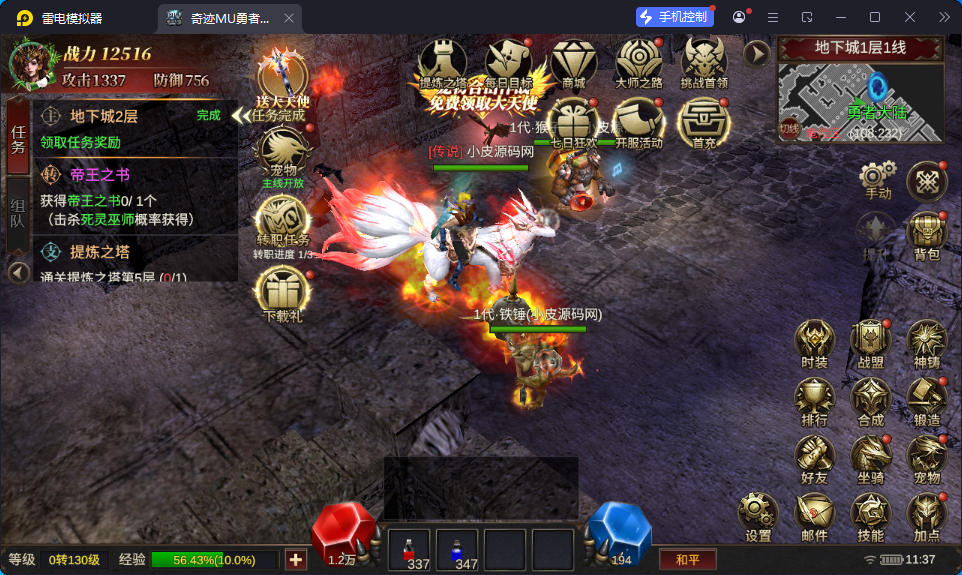This screenshot has width=962, height=575.
Task: Select the red health potion slot
Action: coord(409,549)
